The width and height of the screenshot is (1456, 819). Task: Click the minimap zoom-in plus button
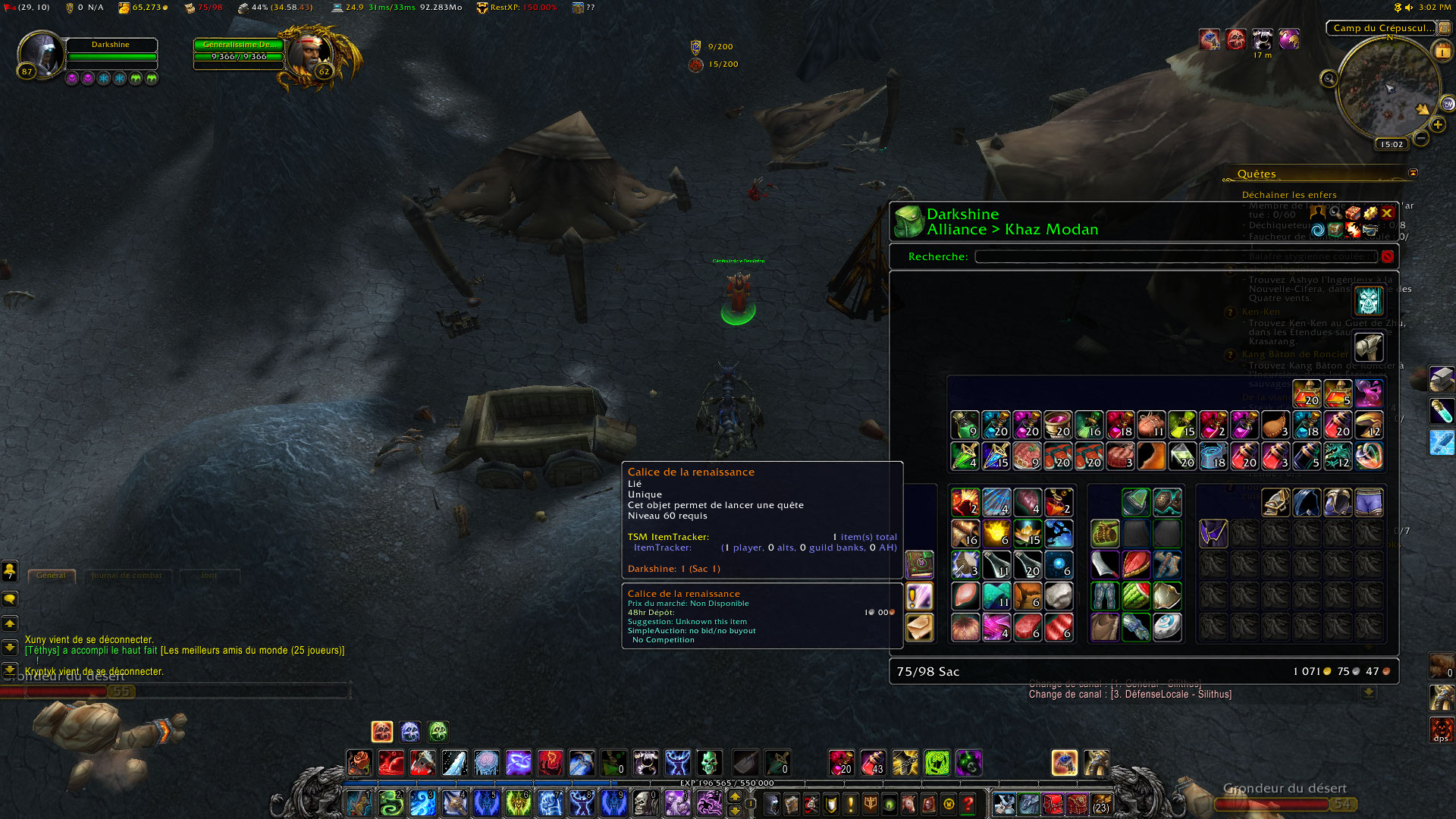coord(1437,124)
